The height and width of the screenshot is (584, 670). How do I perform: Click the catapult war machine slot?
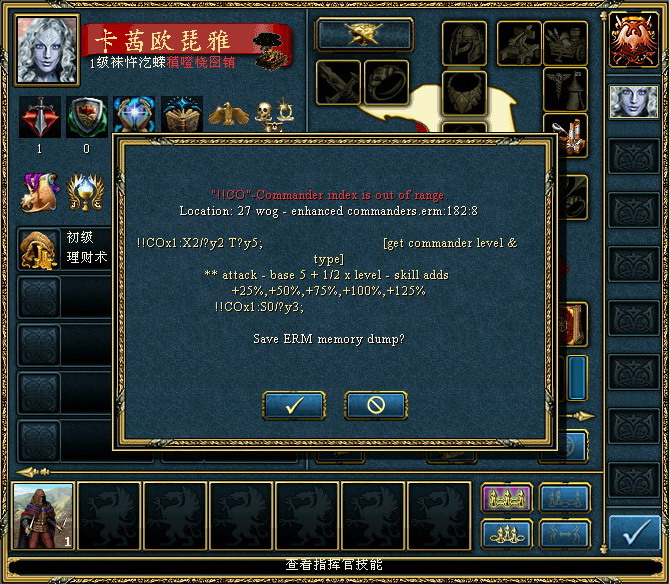(x=565, y=134)
